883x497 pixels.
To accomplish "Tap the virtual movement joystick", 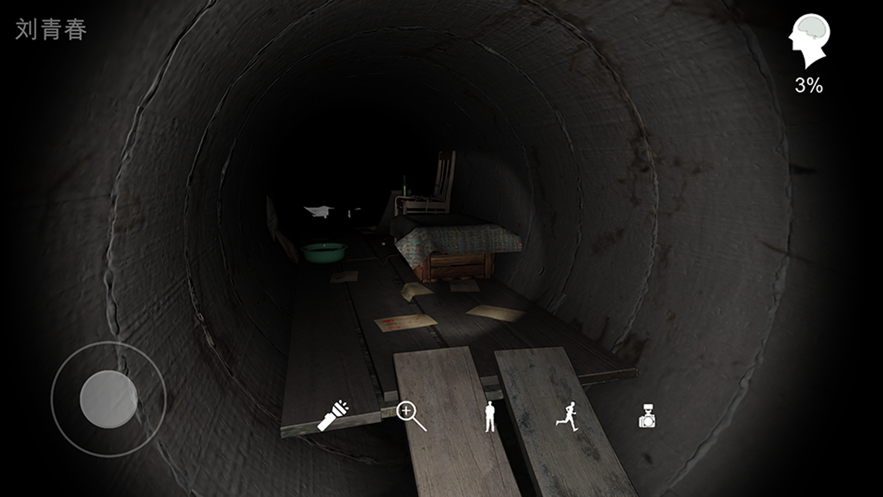I will pyautogui.click(x=108, y=399).
